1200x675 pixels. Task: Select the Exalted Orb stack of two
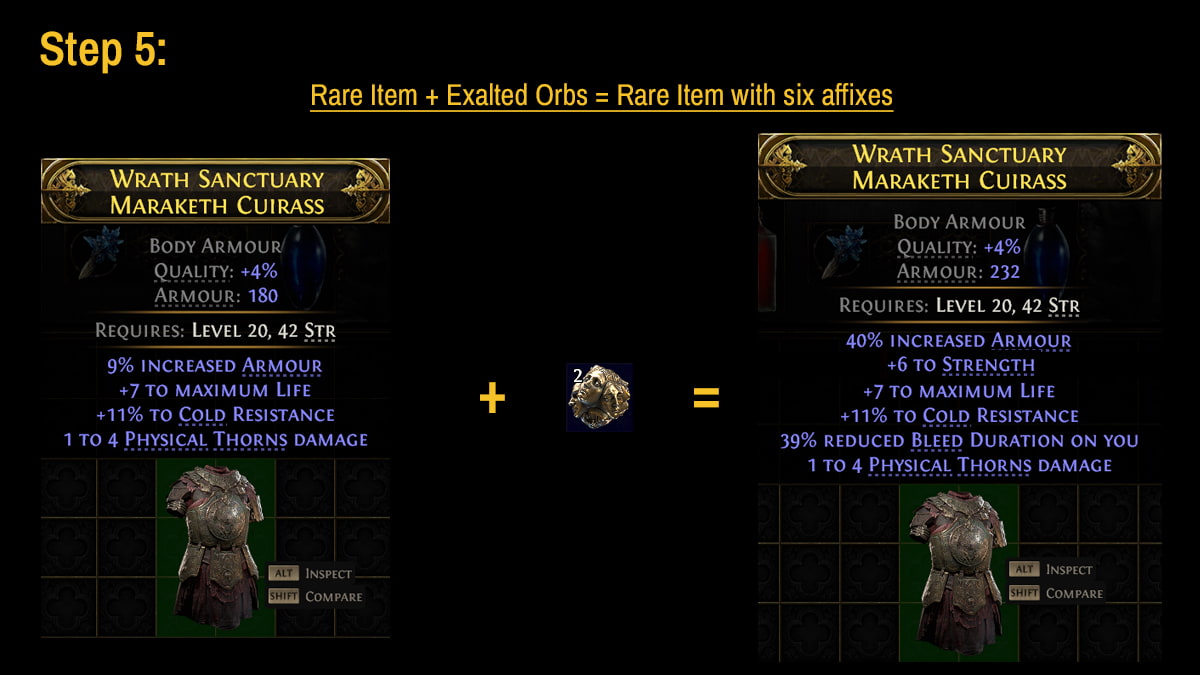(599, 397)
